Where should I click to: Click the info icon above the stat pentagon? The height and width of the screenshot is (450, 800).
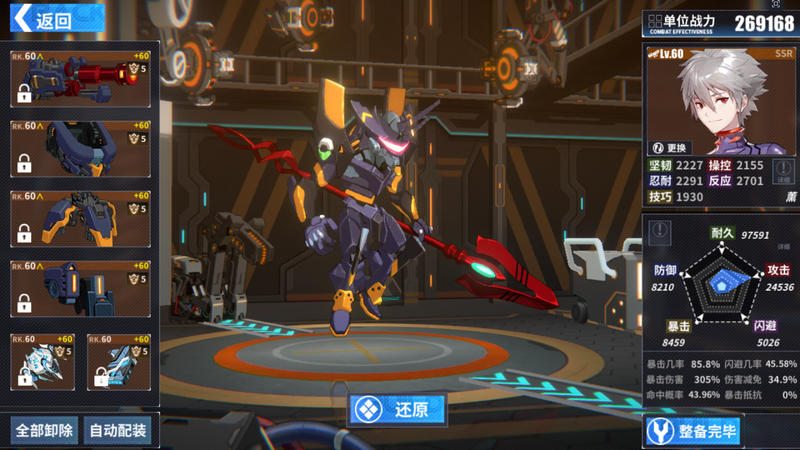[x=660, y=232]
